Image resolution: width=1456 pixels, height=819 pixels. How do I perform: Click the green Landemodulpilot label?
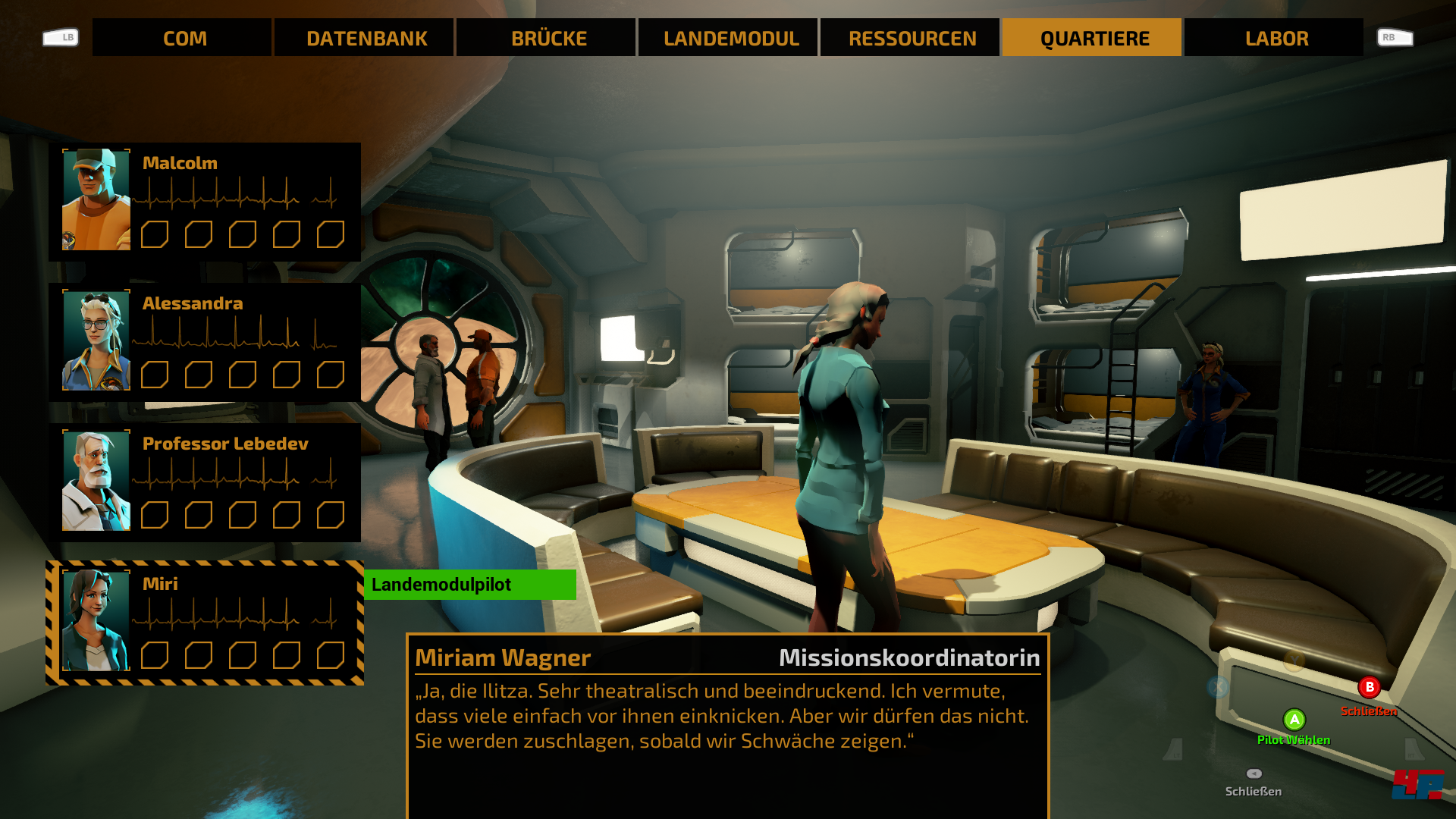pyautogui.click(x=470, y=585)
